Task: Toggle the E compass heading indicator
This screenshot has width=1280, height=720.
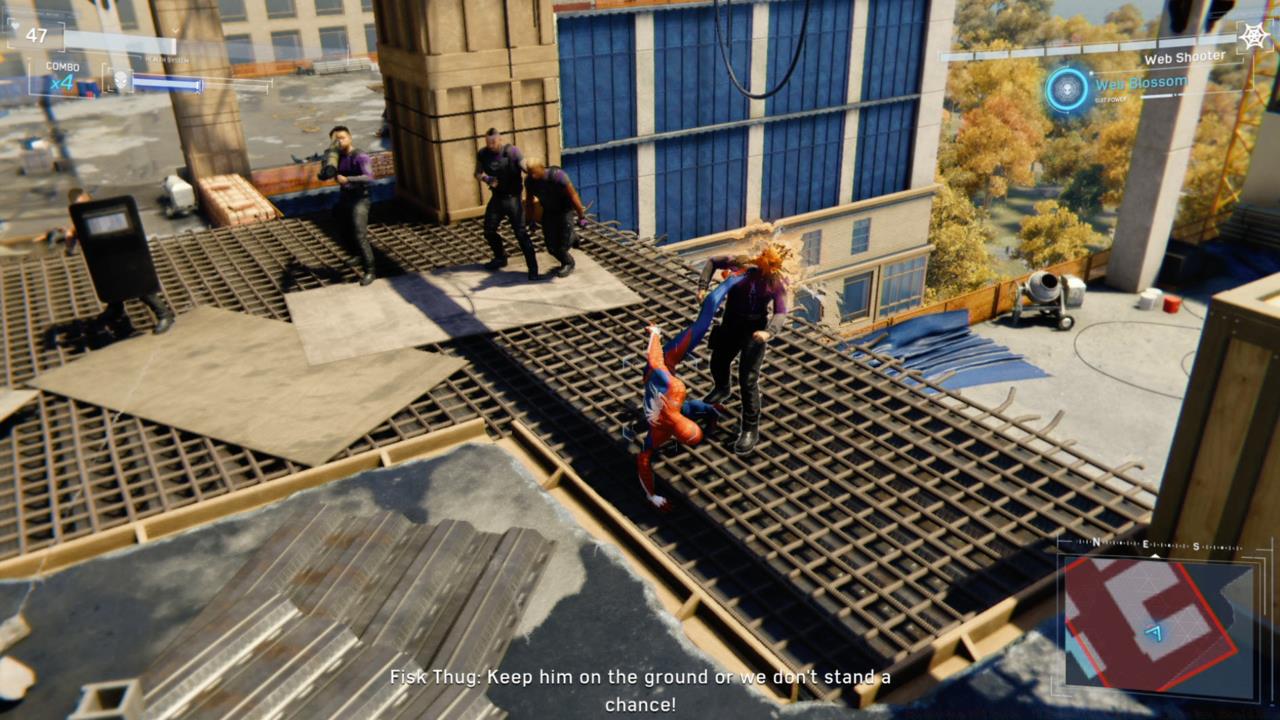Action: pos(1145,545)
